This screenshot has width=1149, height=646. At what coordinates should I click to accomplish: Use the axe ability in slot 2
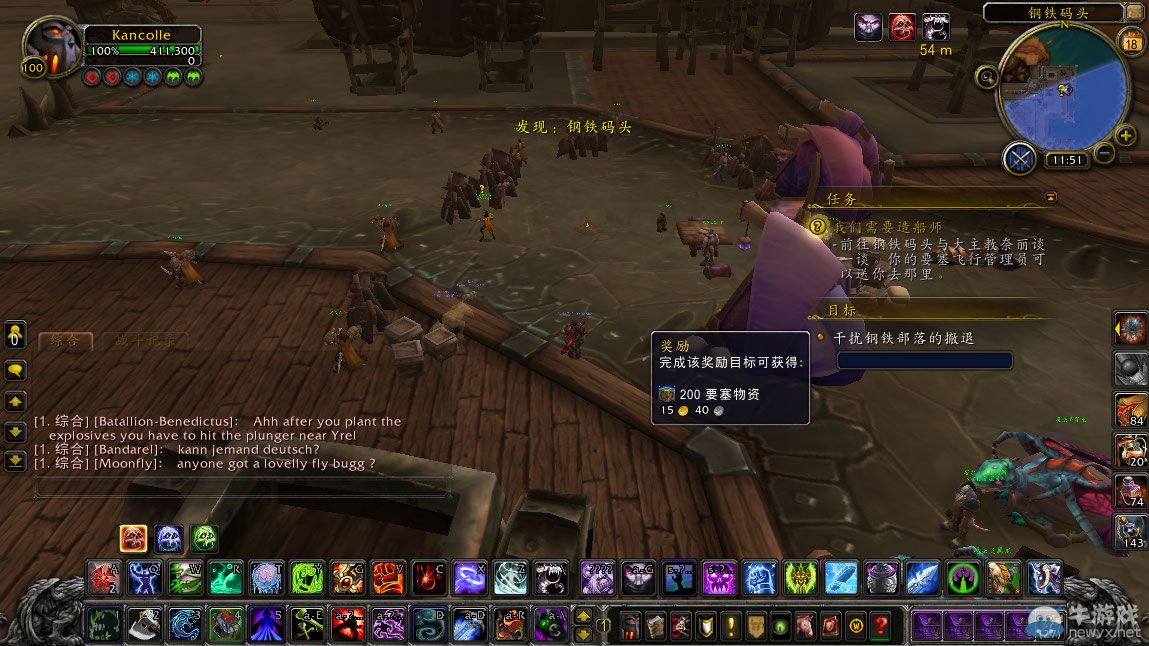(144, 624)
